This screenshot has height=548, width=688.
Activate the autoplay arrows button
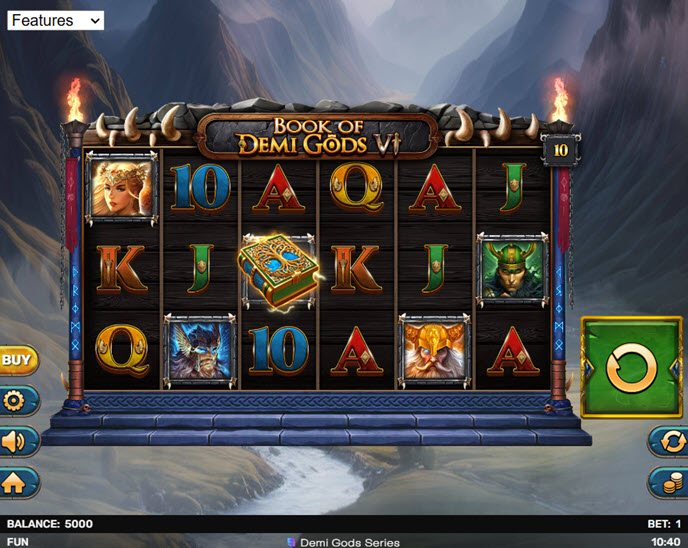click(668, 441)
